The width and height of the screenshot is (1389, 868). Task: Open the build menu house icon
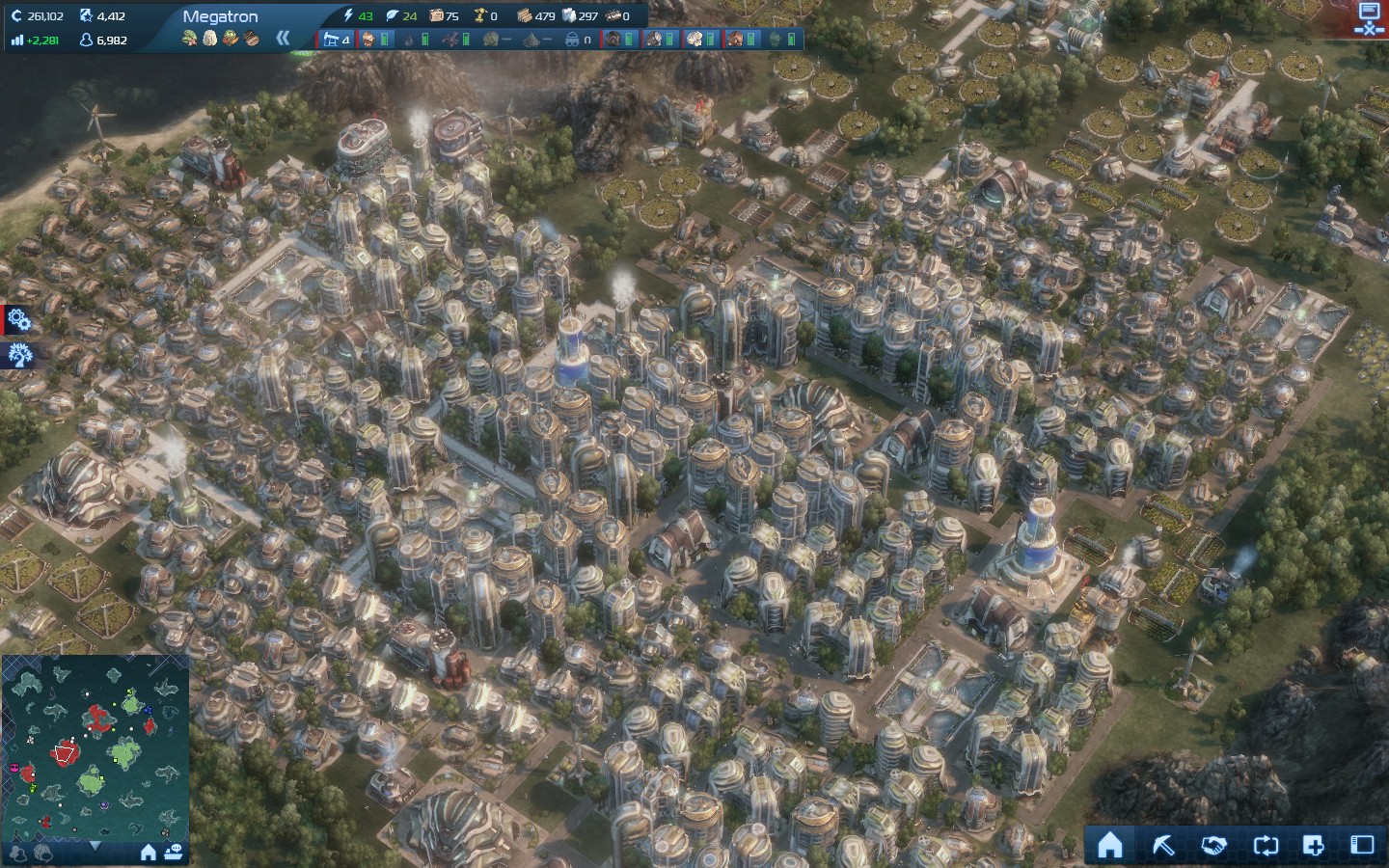coord(1110,846)
